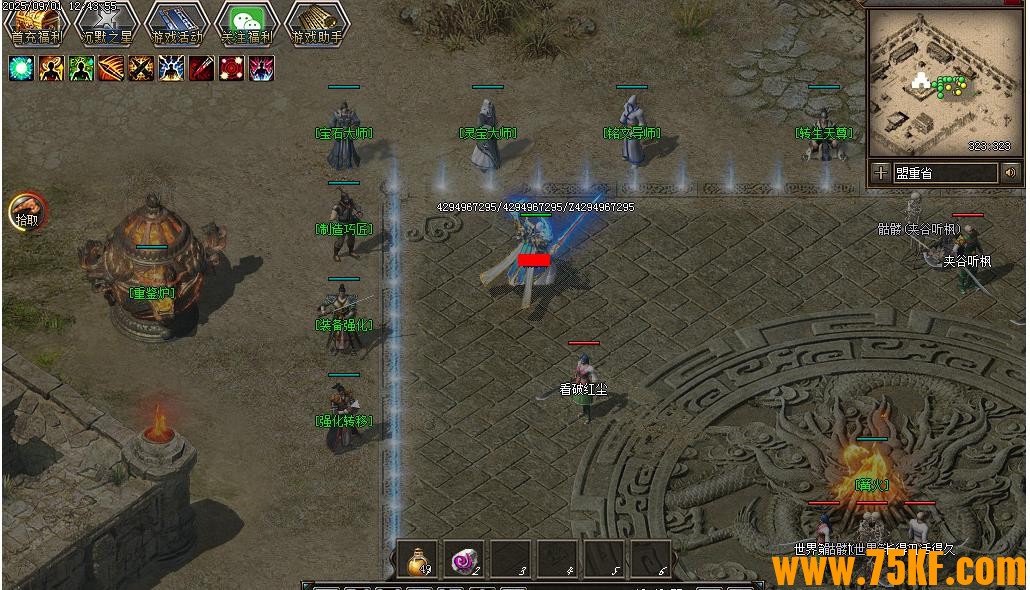Use the purple swirl scroll item
Screen dimensions: 1030x590
point(464,559)
